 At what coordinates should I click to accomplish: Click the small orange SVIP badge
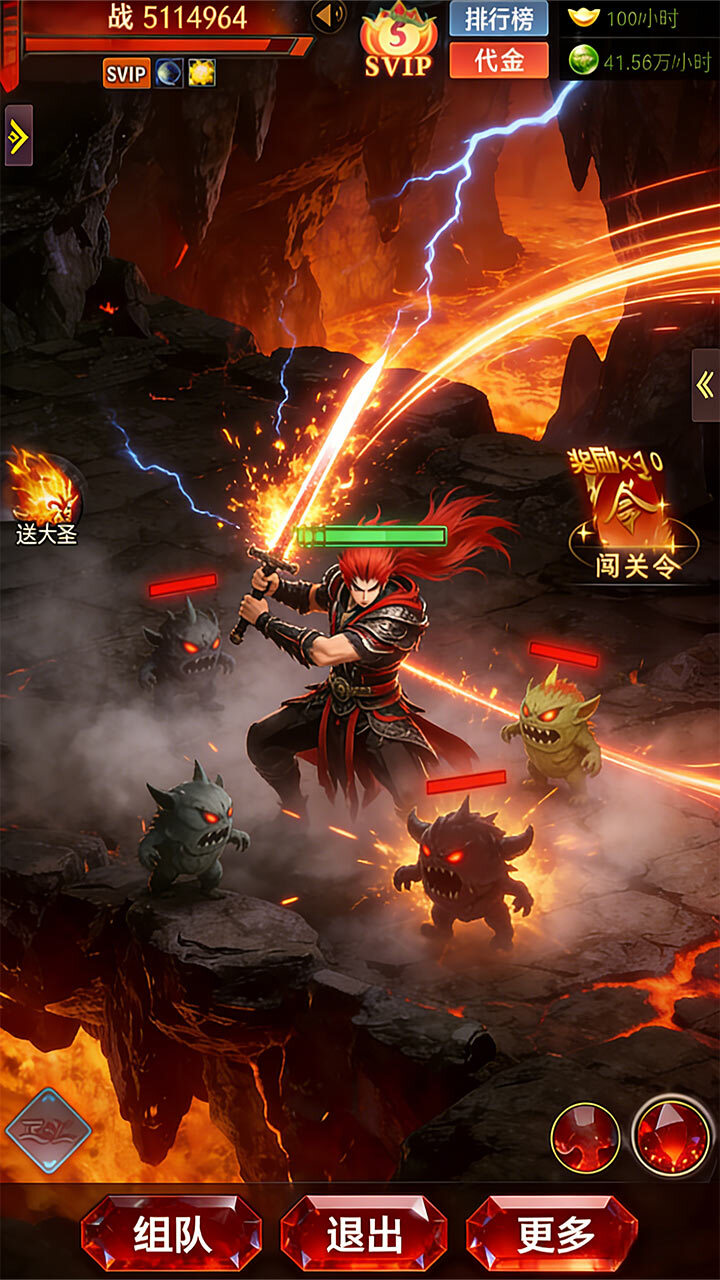pos(126,73)
